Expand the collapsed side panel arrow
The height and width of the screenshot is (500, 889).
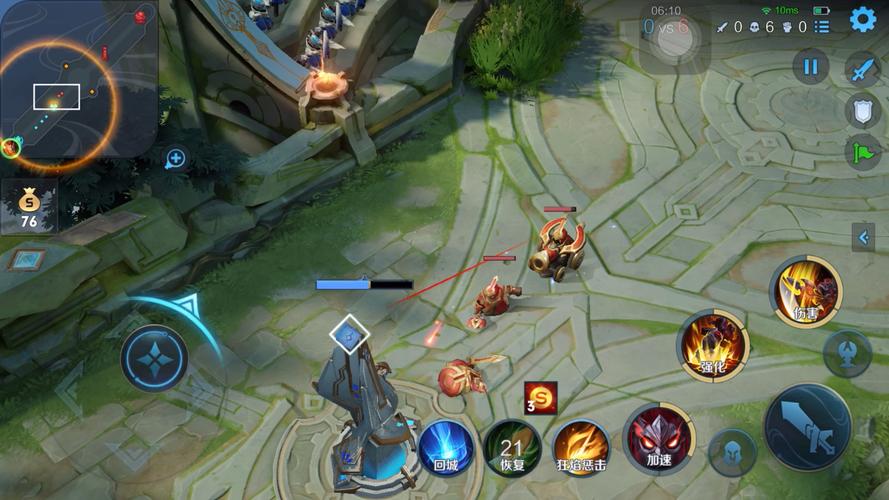(x=863, y=237)
